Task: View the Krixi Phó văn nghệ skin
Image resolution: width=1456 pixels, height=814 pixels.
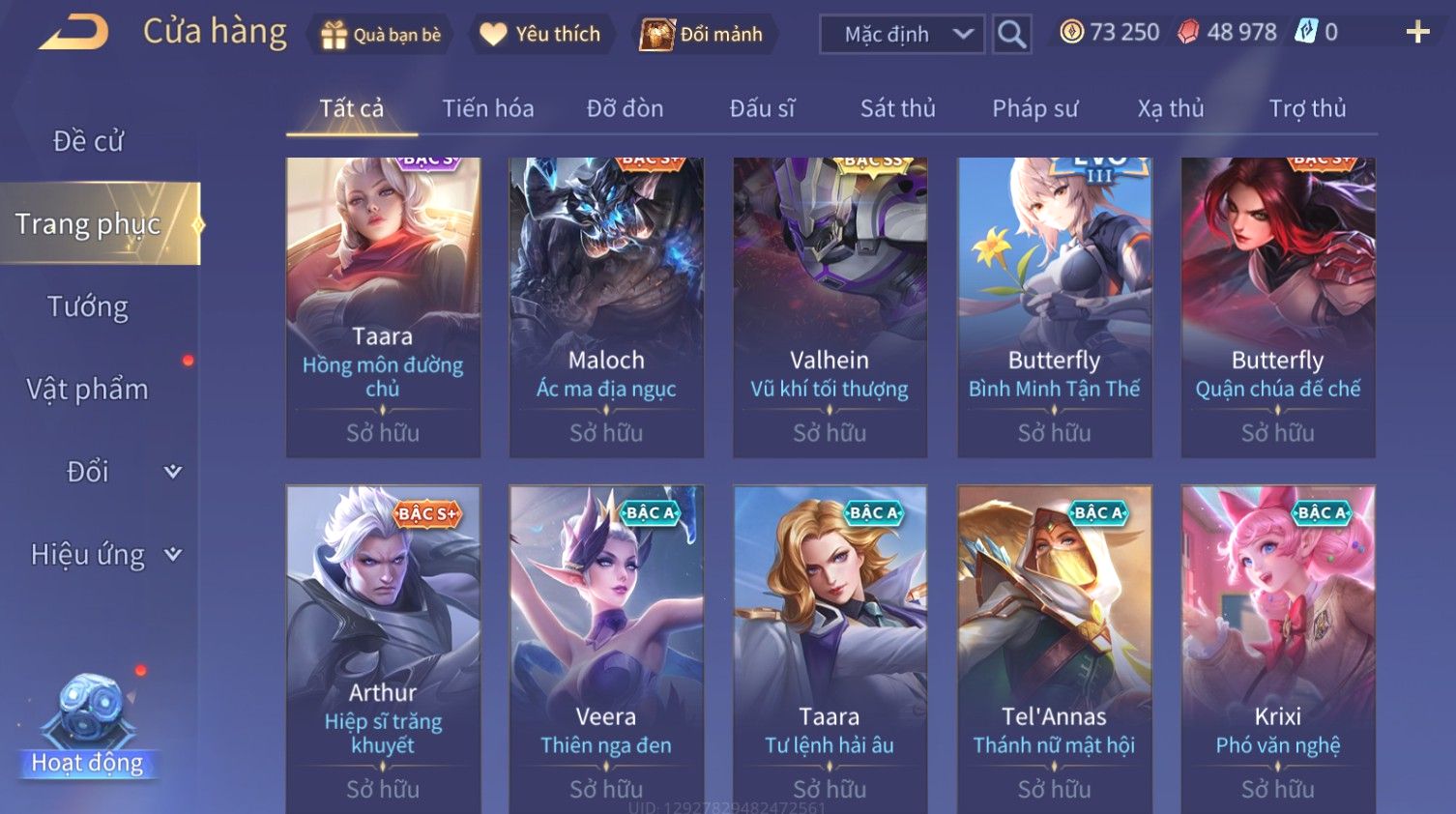Action: pyautogui.click(x=1277, y=648)
